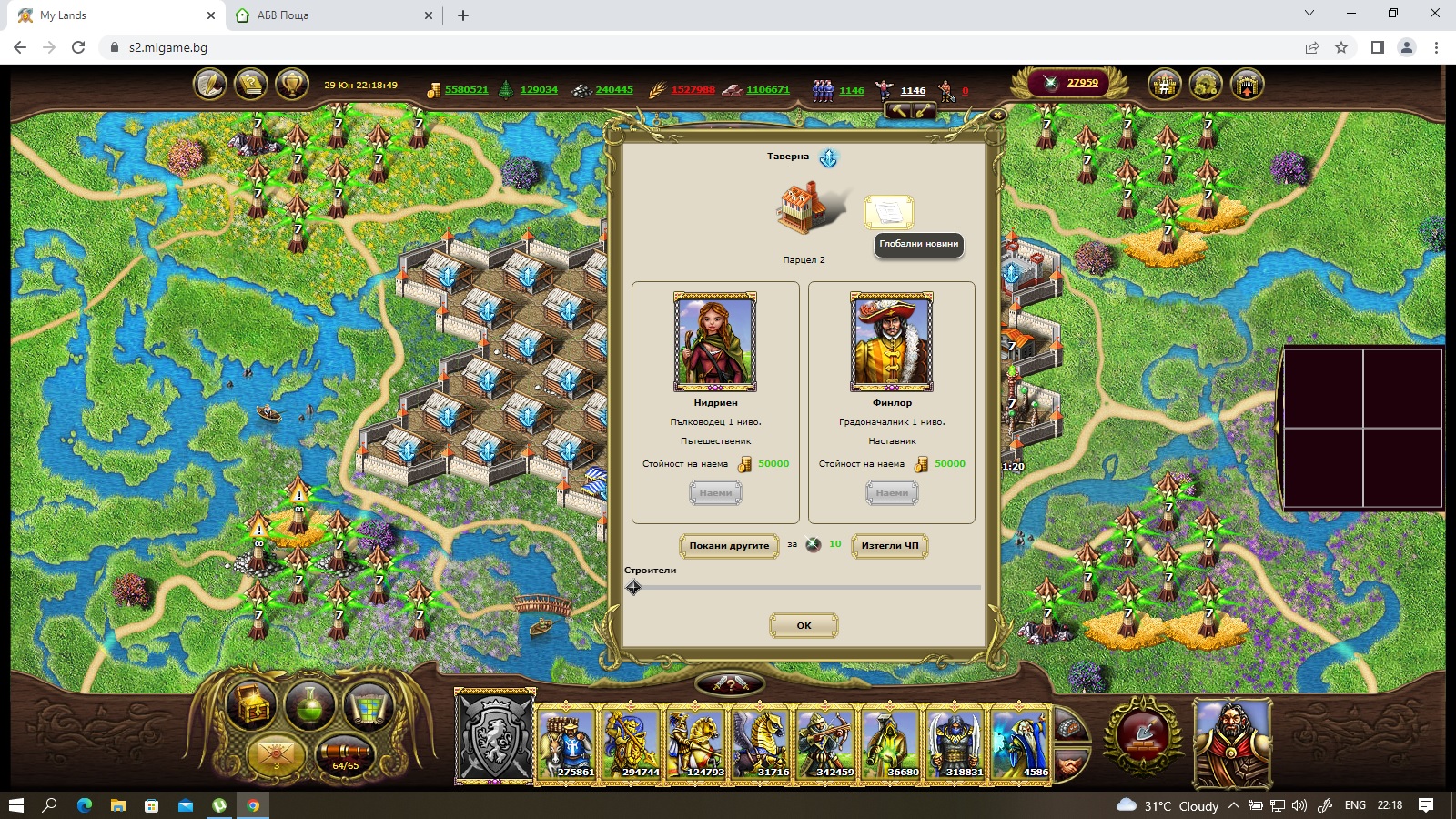
Task: Select hero portrait Нидриен
Action: pos(715,342)
